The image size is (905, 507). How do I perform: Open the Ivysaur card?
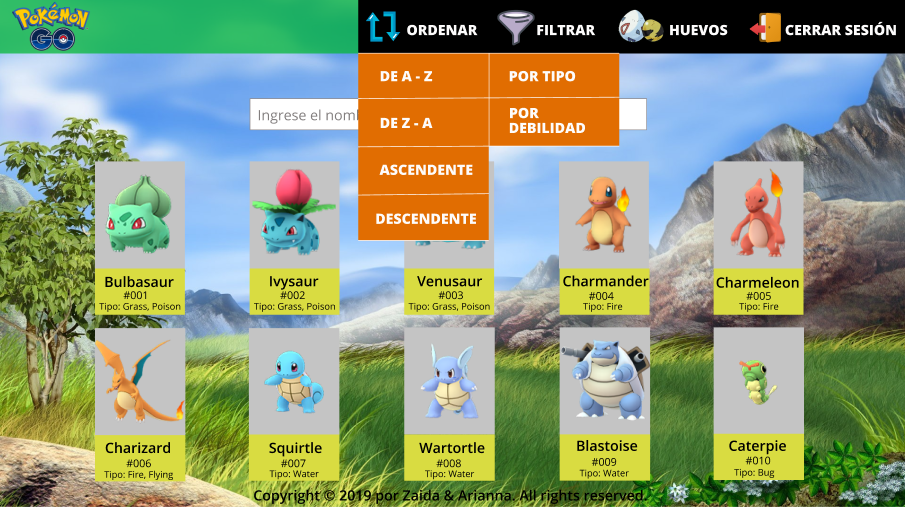pos(293,238)
